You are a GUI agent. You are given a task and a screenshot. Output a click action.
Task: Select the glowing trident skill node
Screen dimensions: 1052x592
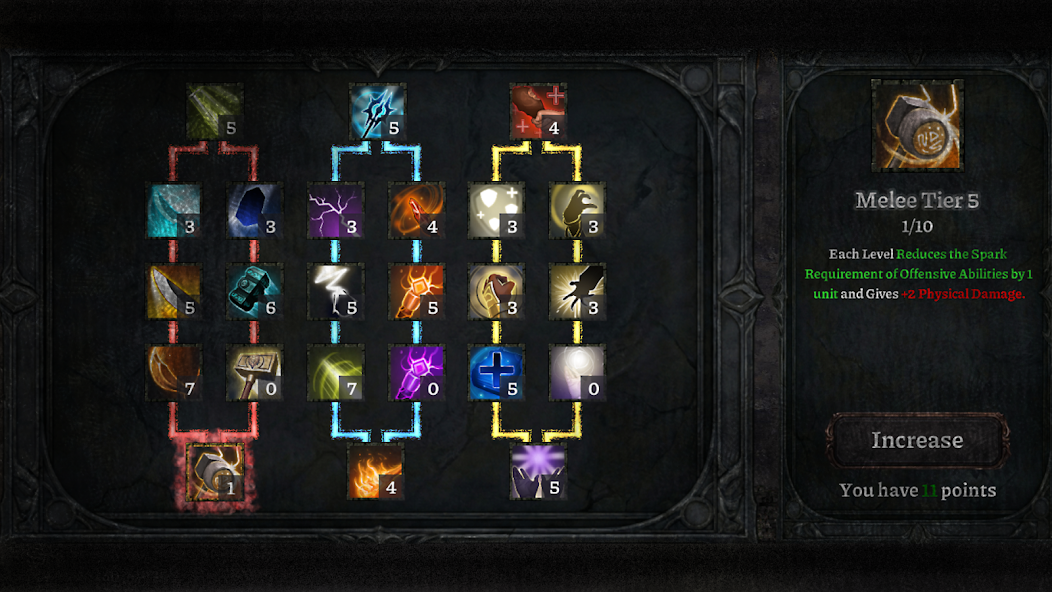pyautogui.click(x=377, y=112)
